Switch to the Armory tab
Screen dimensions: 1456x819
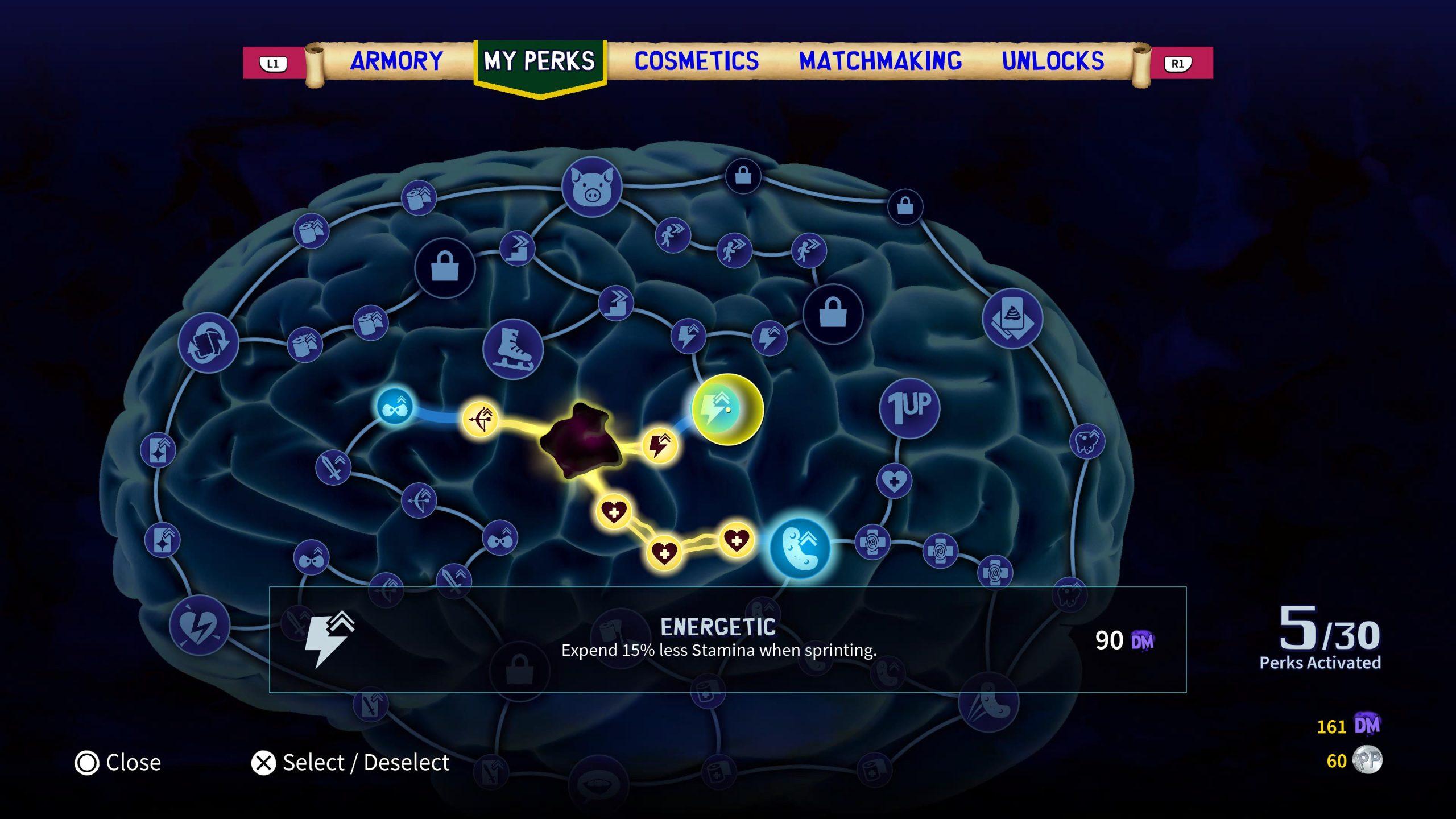coord(396,61)
